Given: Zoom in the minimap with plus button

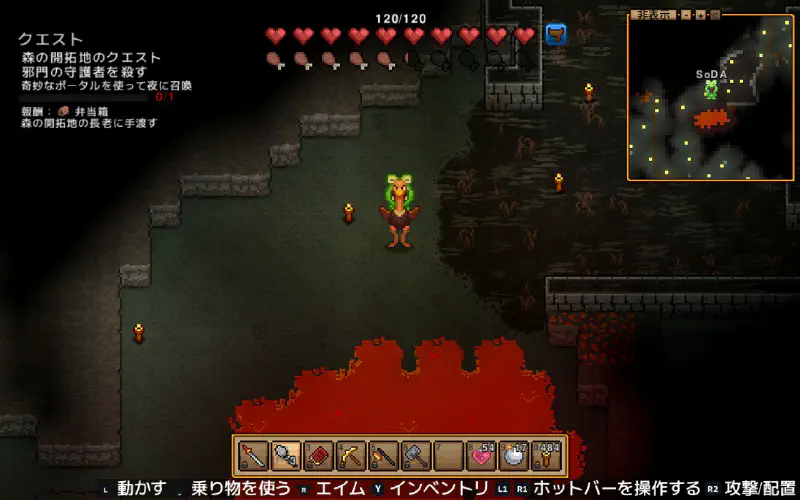Looking at the screenshot, I should click(x=701, y=15).
